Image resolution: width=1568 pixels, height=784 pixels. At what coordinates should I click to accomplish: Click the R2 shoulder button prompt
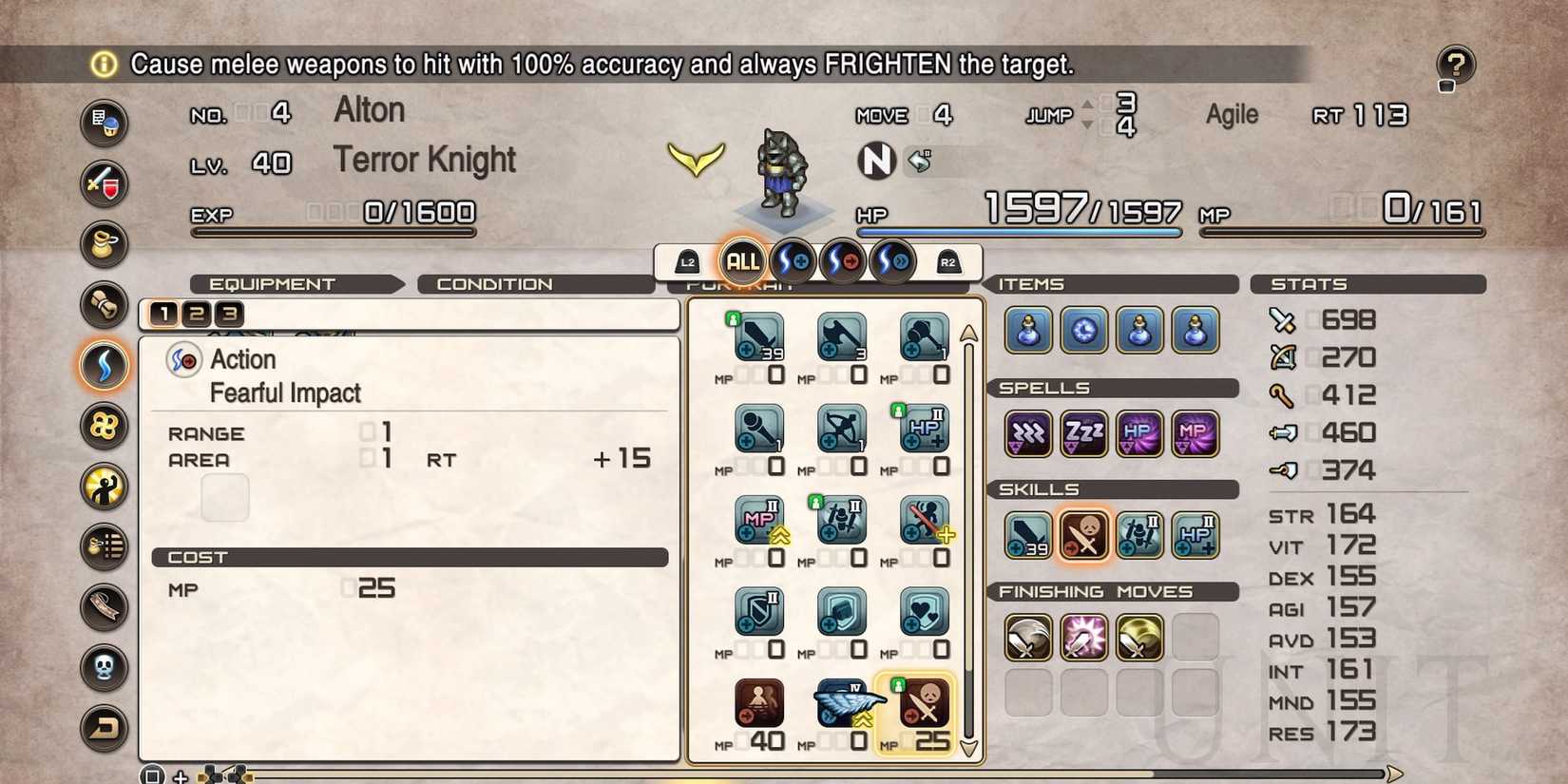tap(947, 263)
